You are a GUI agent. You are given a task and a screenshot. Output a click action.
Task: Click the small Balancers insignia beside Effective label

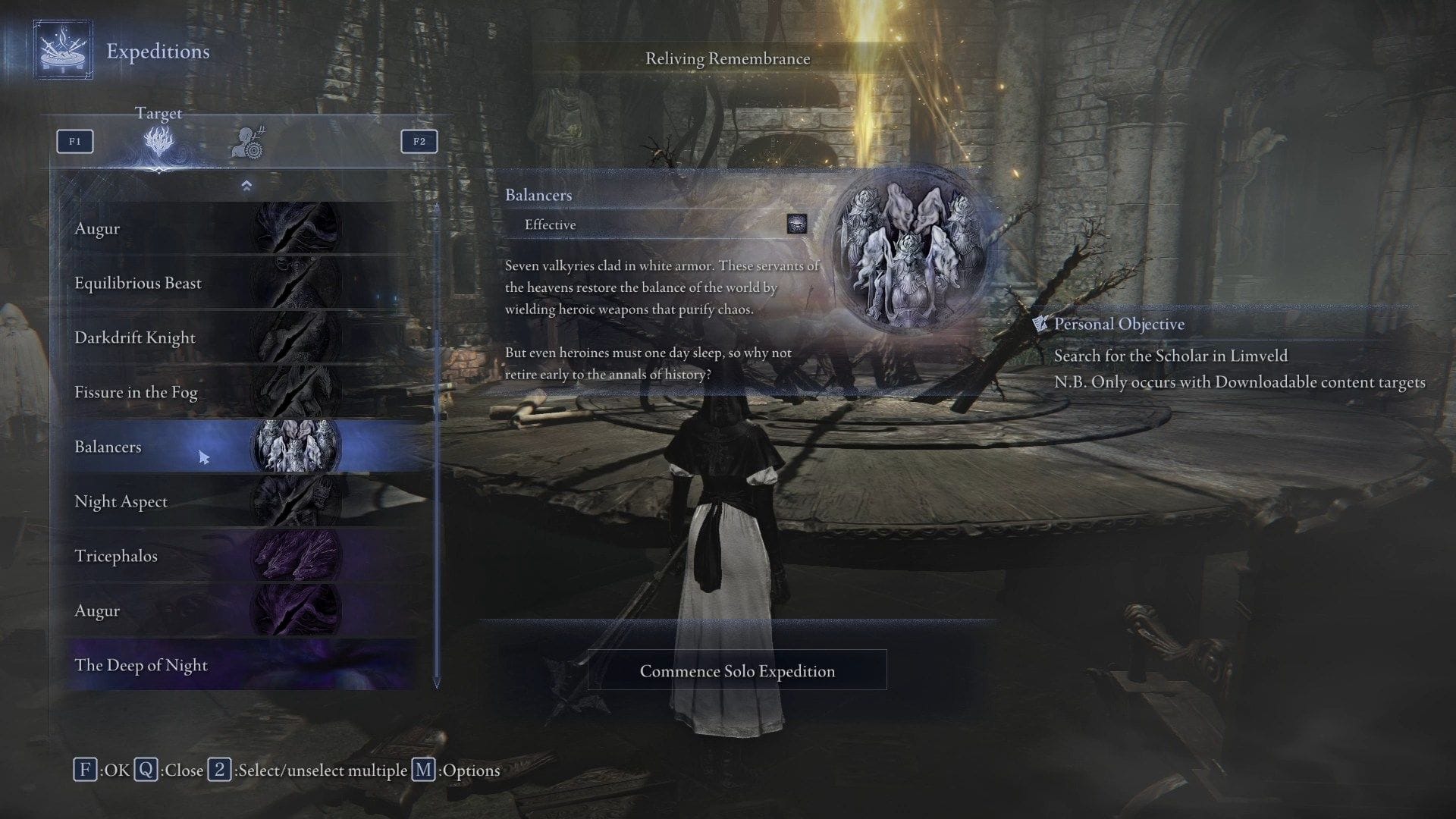click(798, 226)
